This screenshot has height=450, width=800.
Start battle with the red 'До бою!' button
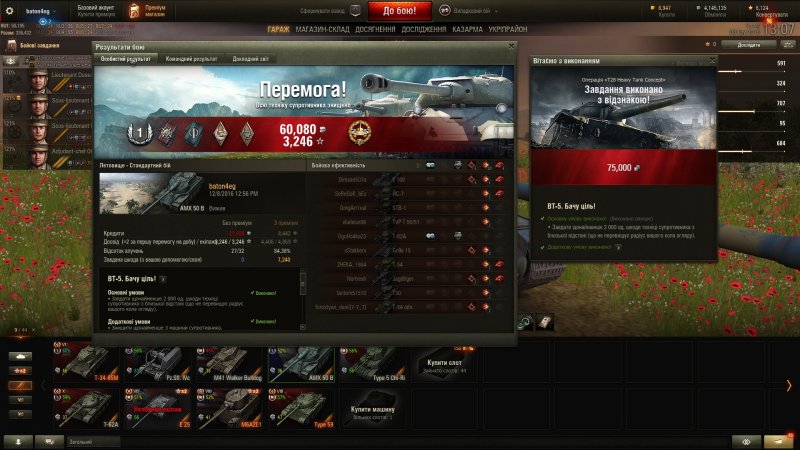[406, 11]
